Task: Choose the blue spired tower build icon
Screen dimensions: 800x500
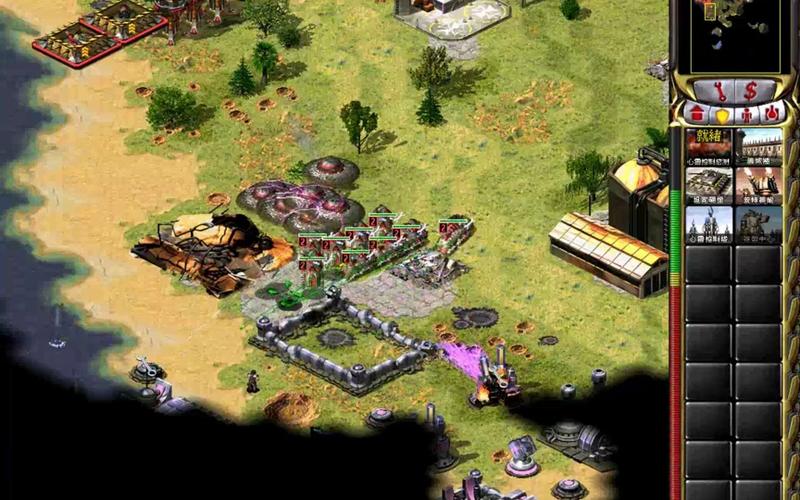Action: coord(709,224)
